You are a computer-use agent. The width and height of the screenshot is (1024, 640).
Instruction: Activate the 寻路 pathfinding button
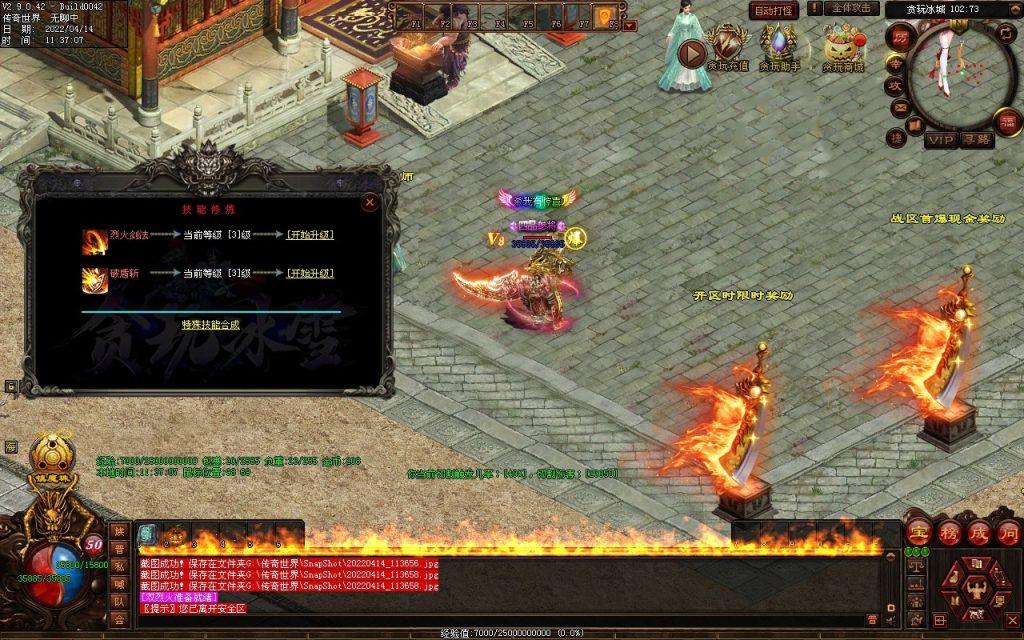(x=977, y=140)
